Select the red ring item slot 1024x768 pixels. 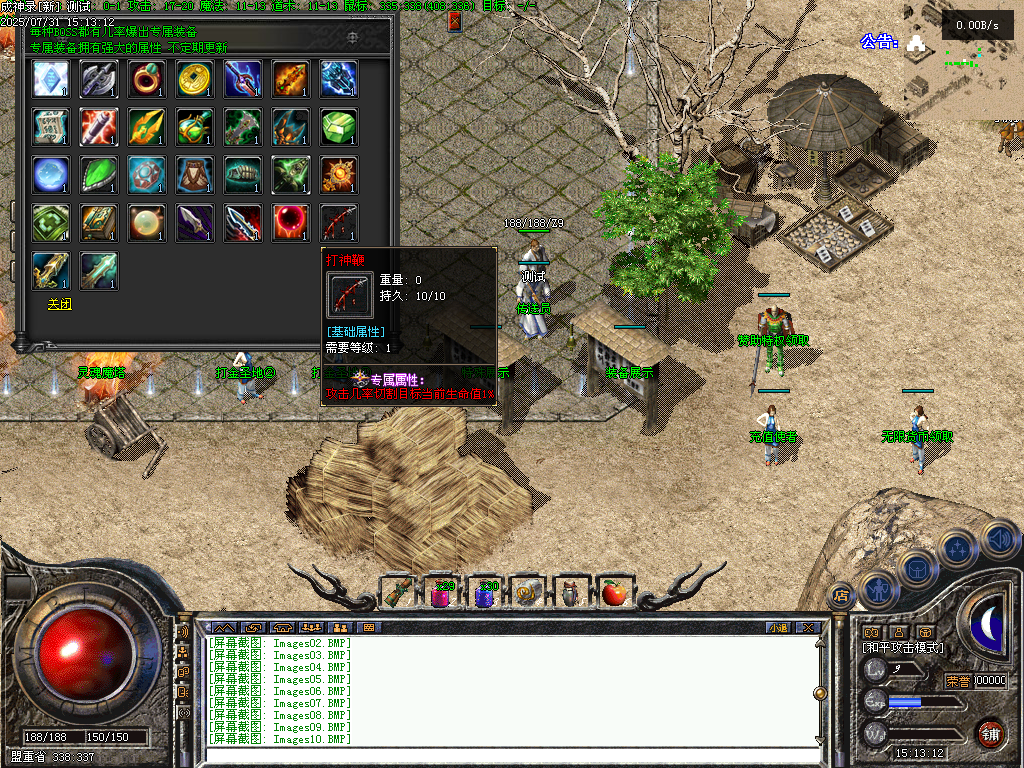click(147, 79)
